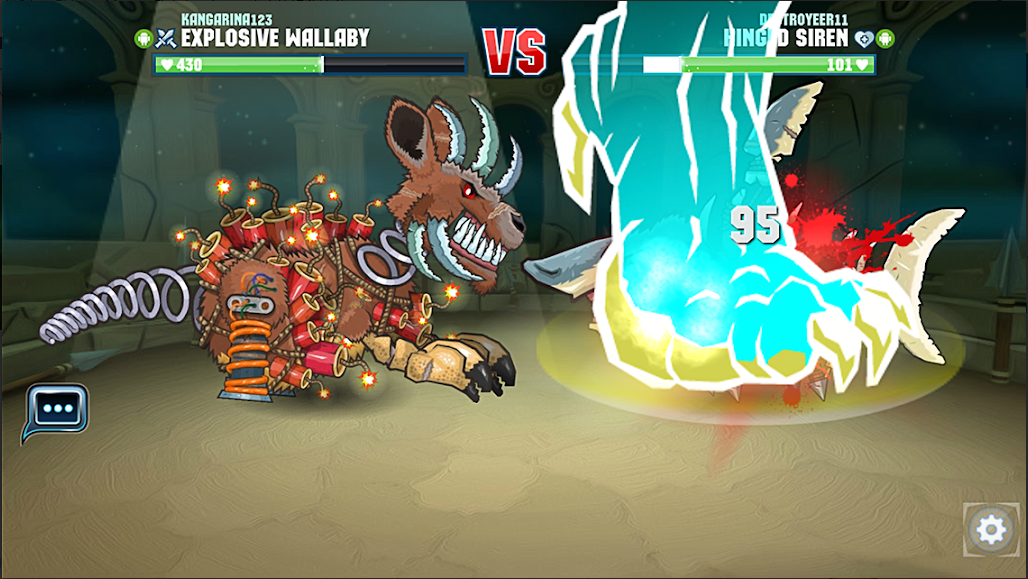Open the gear settings button
Screen dimensions: 1028x579
pyautogui.click(x=990, y=529)
